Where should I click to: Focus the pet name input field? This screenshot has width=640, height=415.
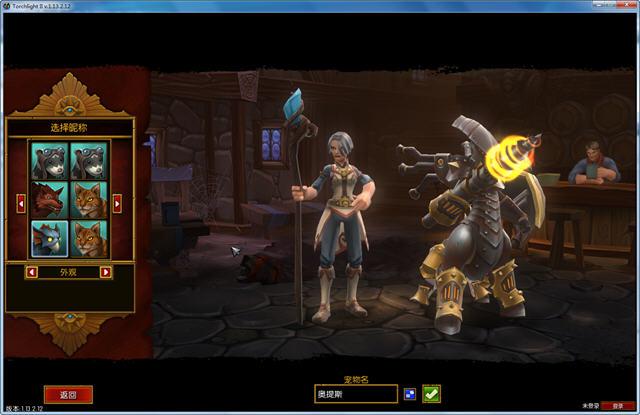[x=356, y=394]
